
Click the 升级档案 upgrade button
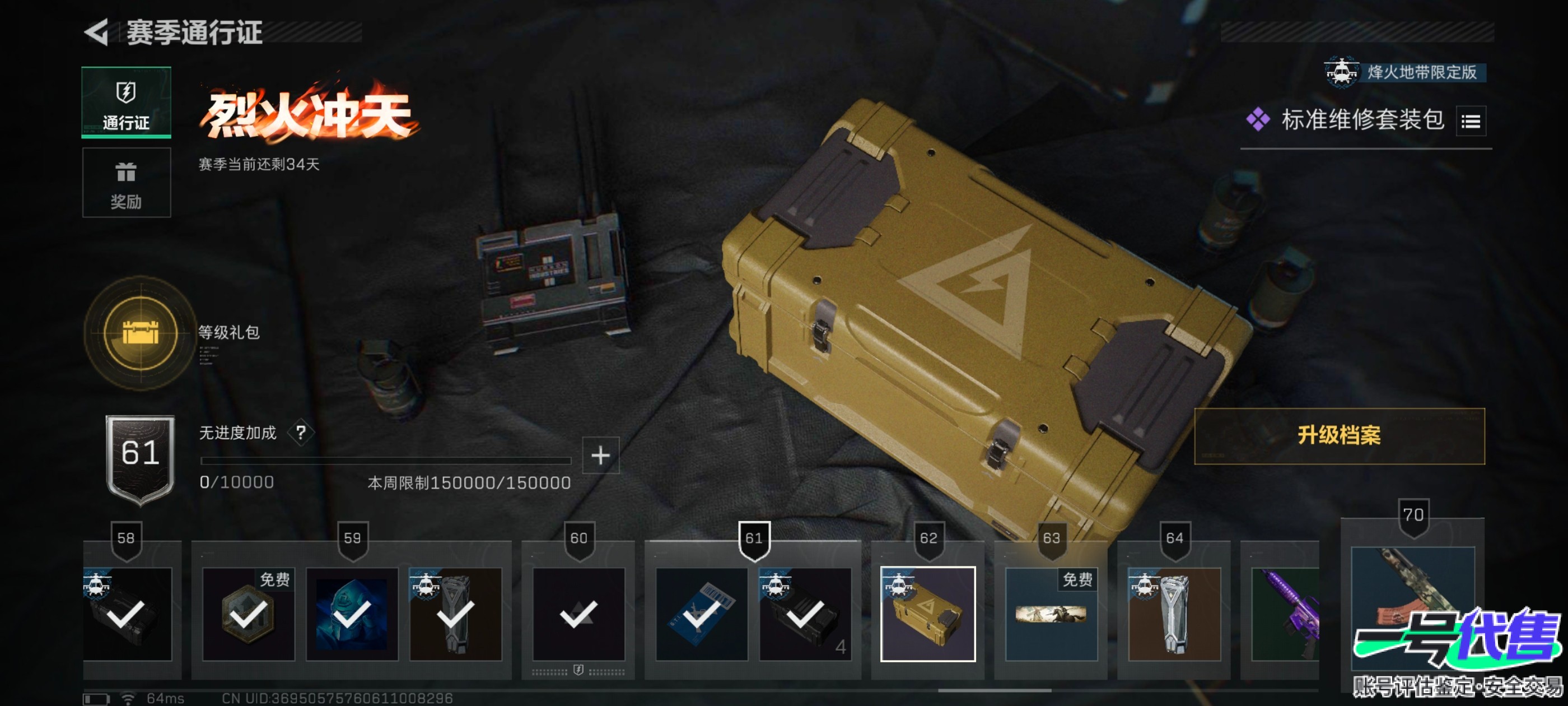(1338, 435)
